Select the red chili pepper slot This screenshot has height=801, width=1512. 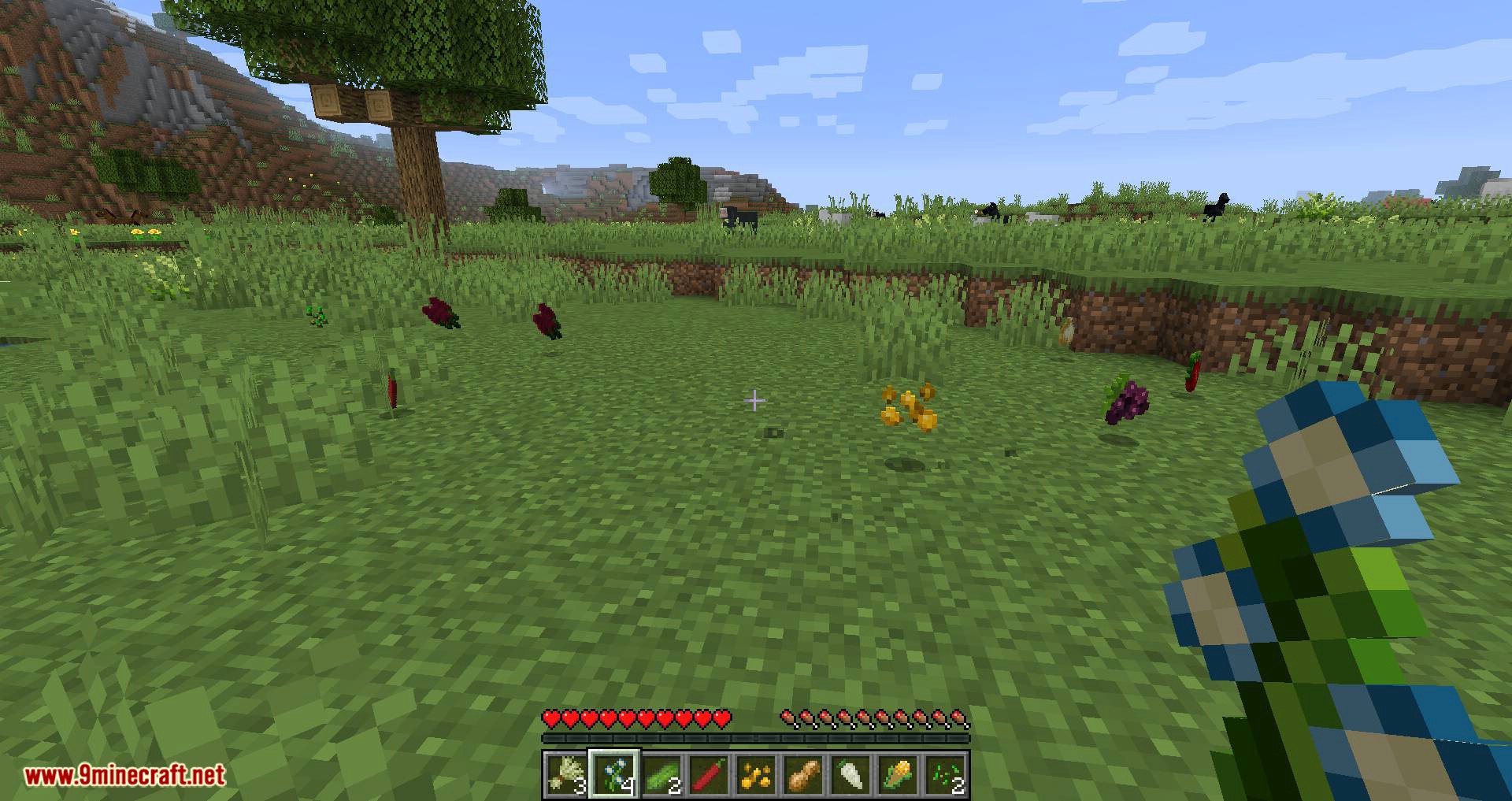click(709, 774)
